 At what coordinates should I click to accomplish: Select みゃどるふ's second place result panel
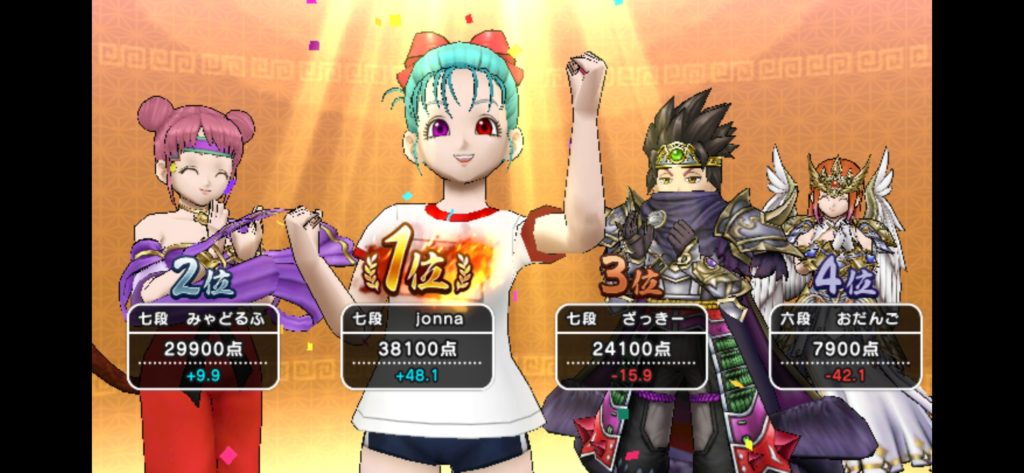click(x=204, y=346)
